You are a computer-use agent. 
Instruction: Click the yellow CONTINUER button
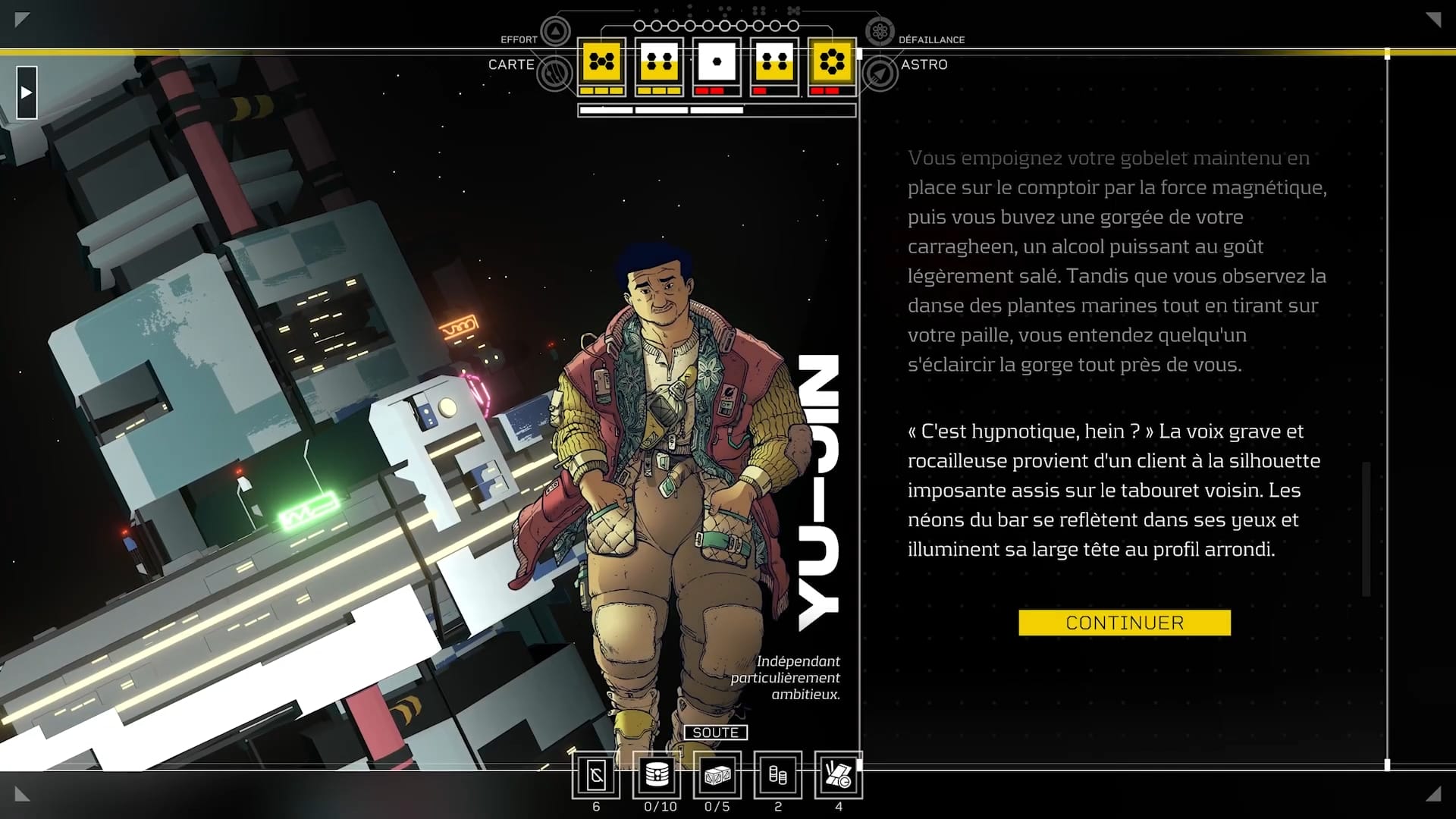pyautogui.click(x=1124, y=623)
